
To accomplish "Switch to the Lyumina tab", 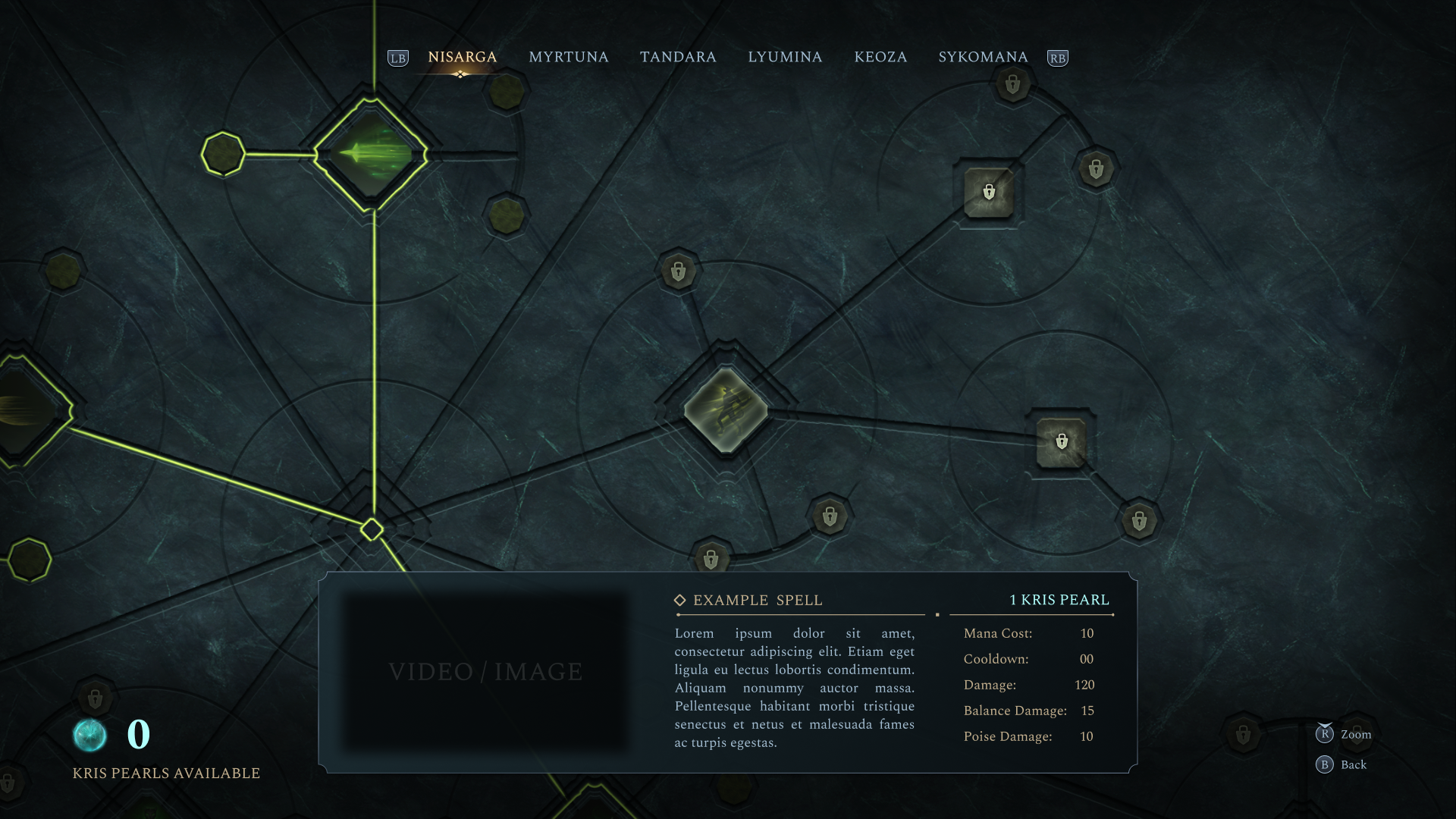I will 785,58.
